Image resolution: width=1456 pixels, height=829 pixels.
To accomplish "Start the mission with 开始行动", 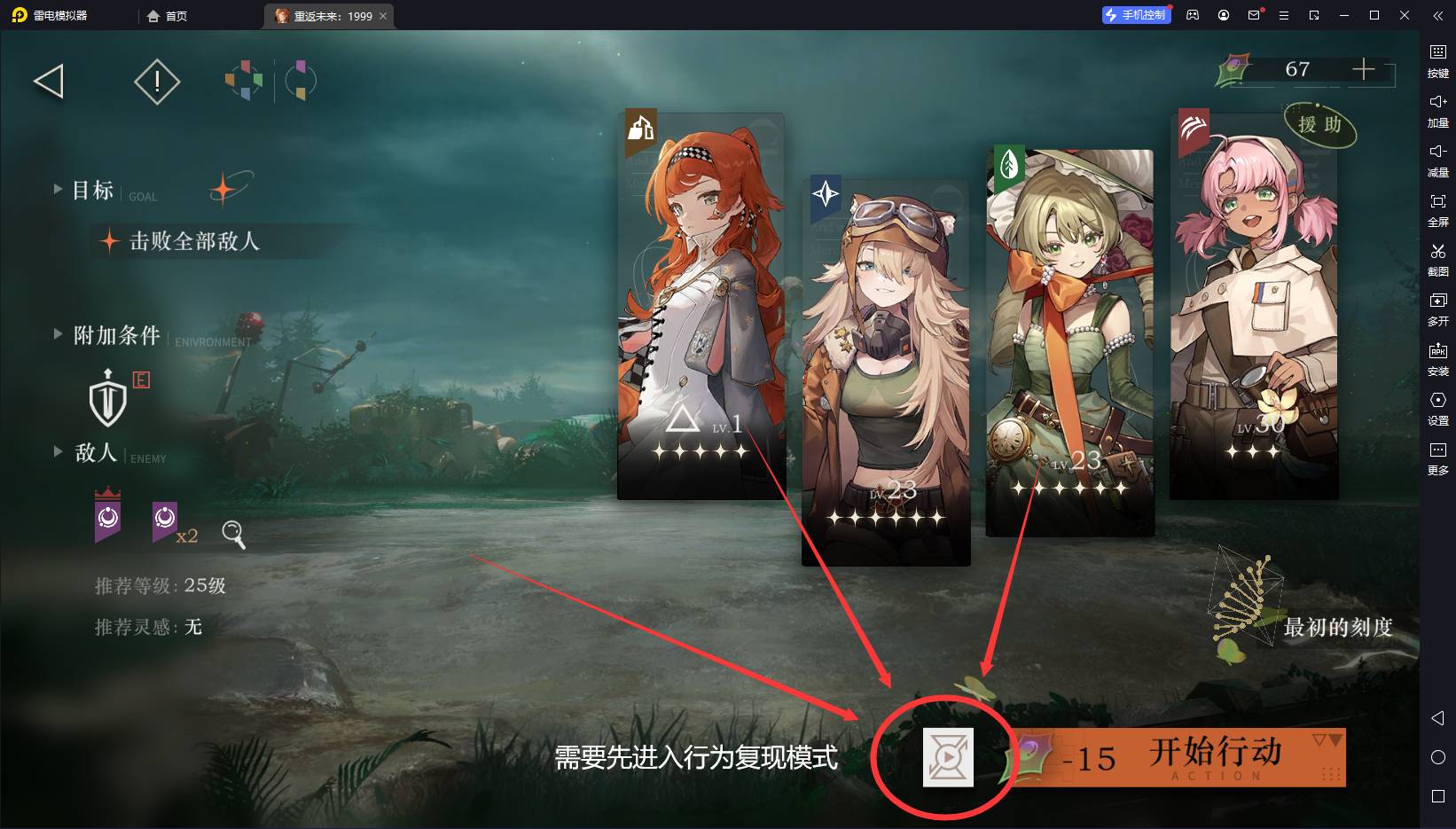I will coord(1215,756).
